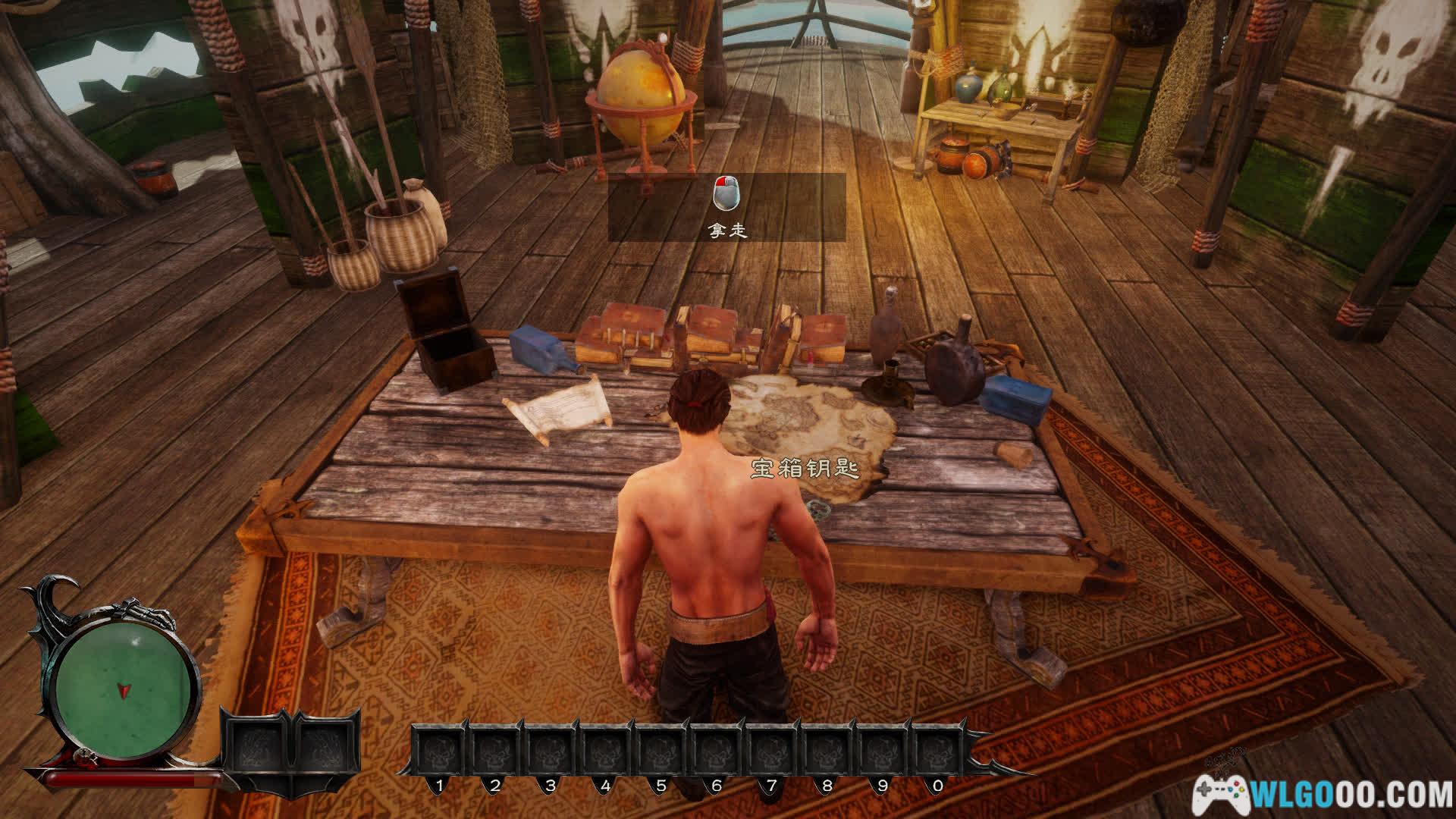Image resolution: width=1456 pixels, height=819 pixels.
Task: Select hotbar slot numbered 3
Action: (x=551, y=752)
